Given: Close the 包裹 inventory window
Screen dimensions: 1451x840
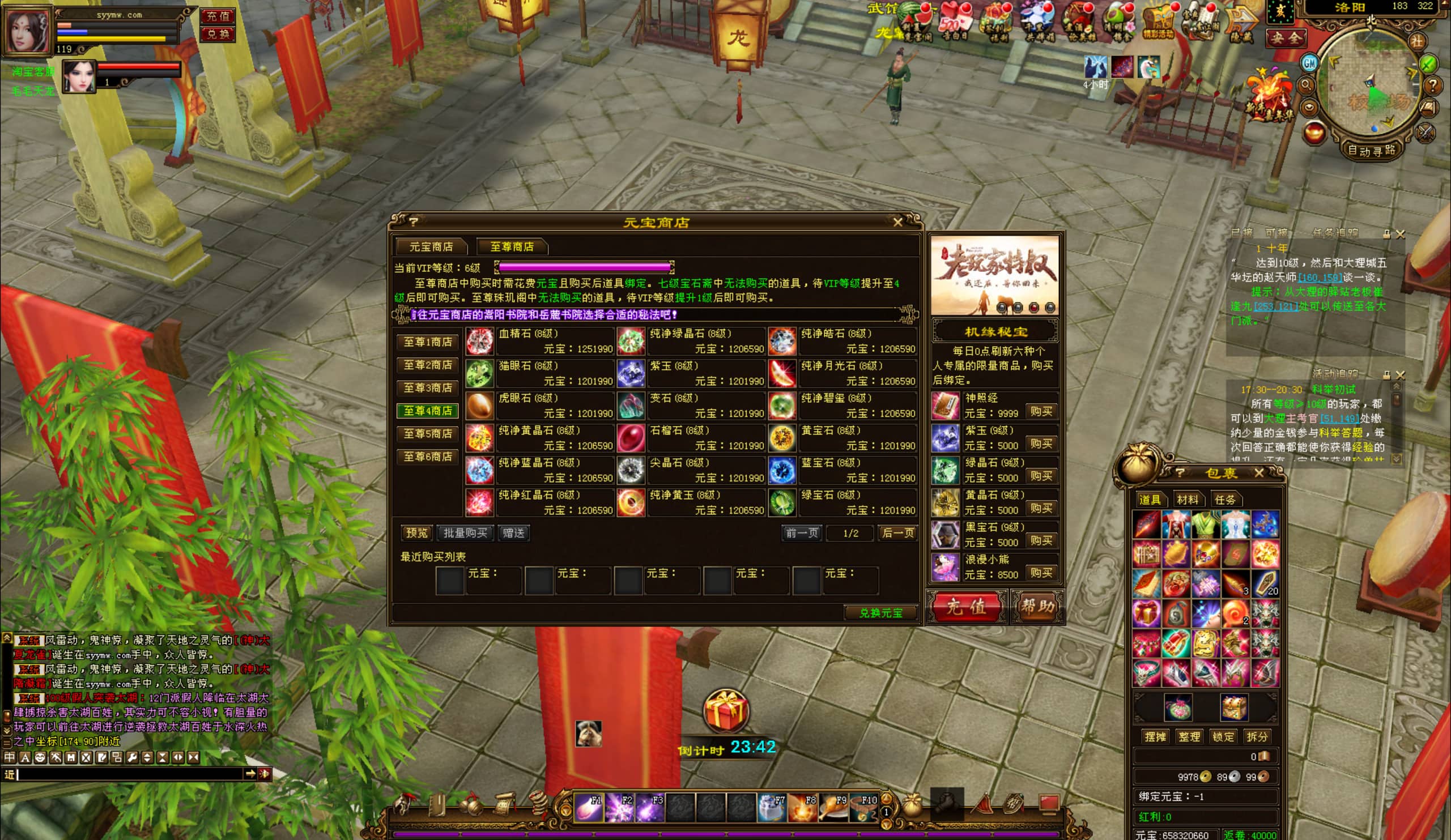Looking at the screenshot, I should click(x=1259, y=473).
